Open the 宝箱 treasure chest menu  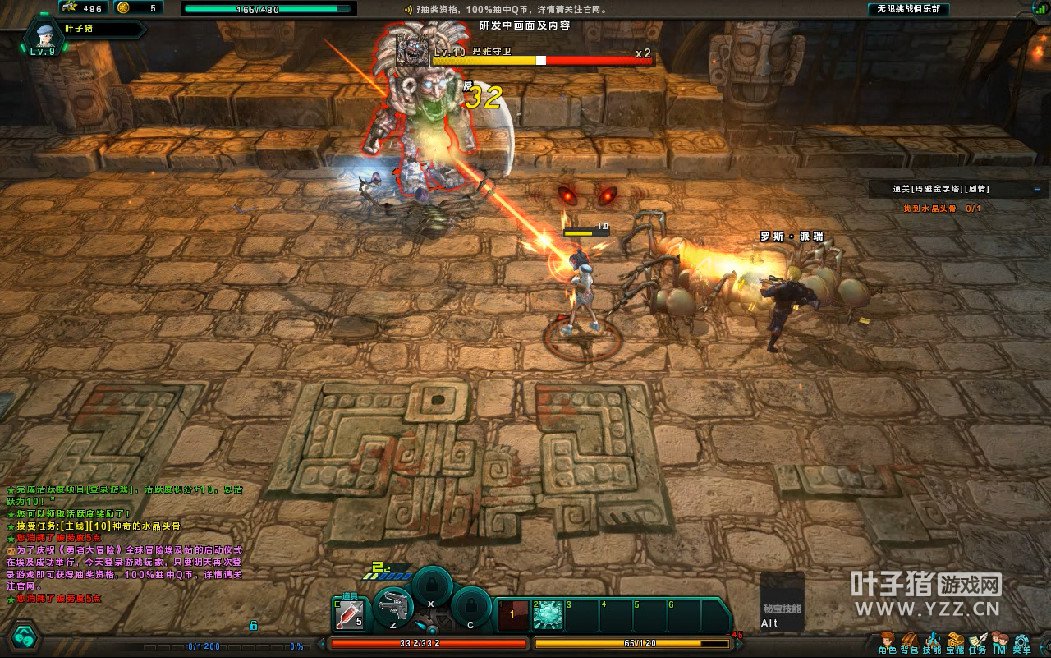click(955, 641)
